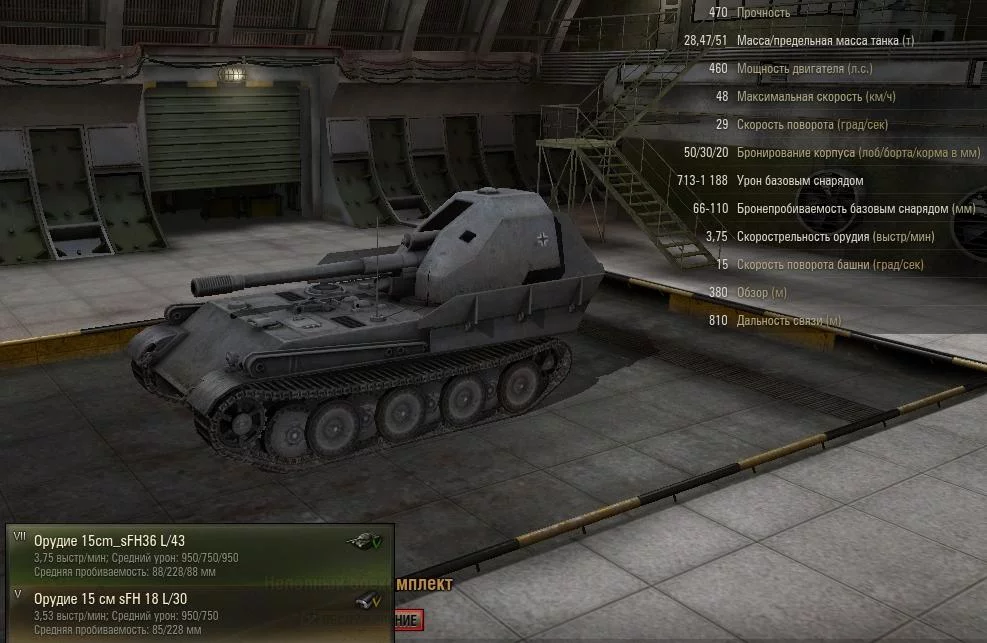The width and height of the screenshot is (987, 643).
Task: Click the red service button behind the gun list
Action: [x=408, y=621]
